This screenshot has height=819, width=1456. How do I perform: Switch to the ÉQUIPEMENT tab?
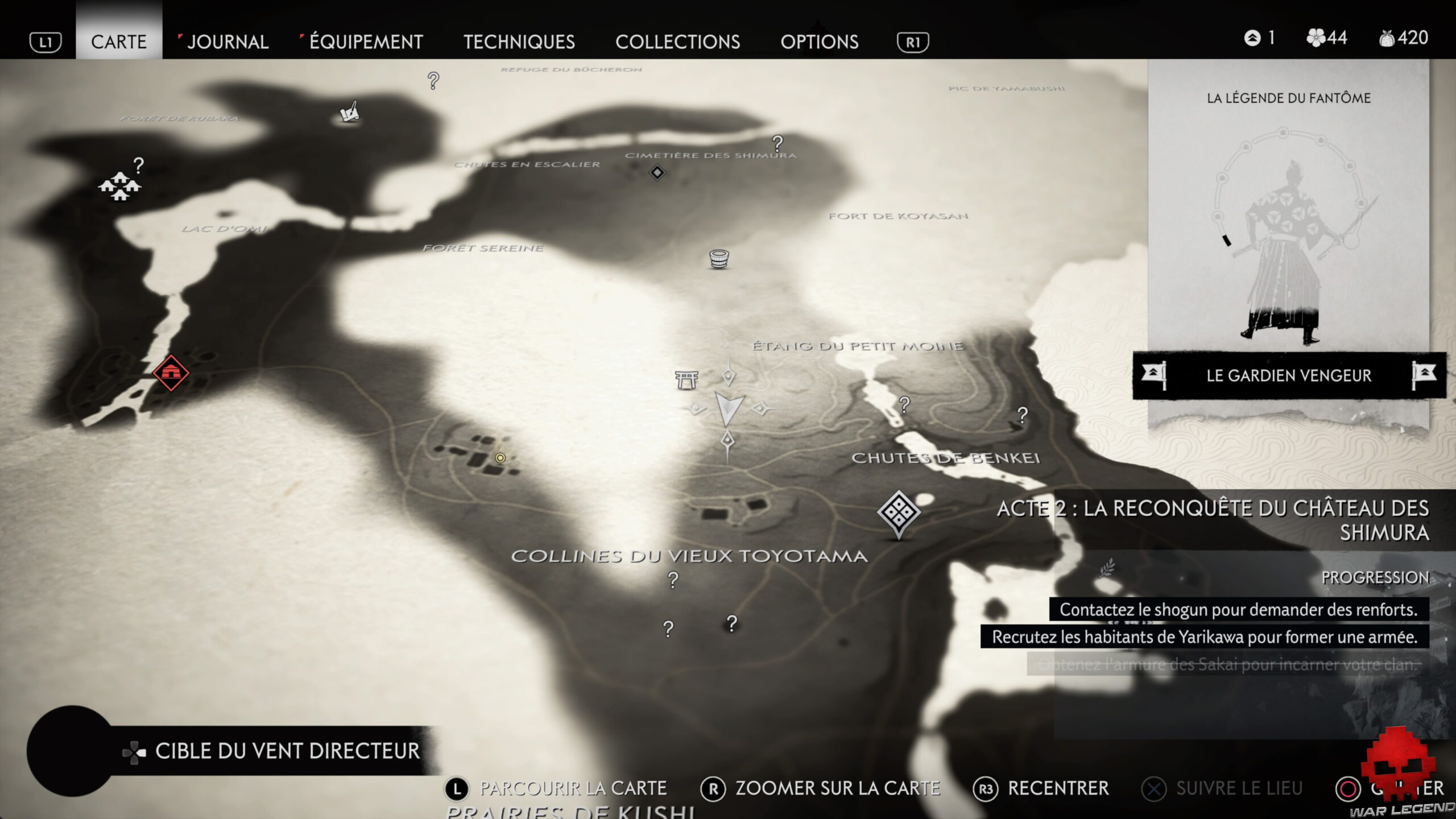point(365,42)
